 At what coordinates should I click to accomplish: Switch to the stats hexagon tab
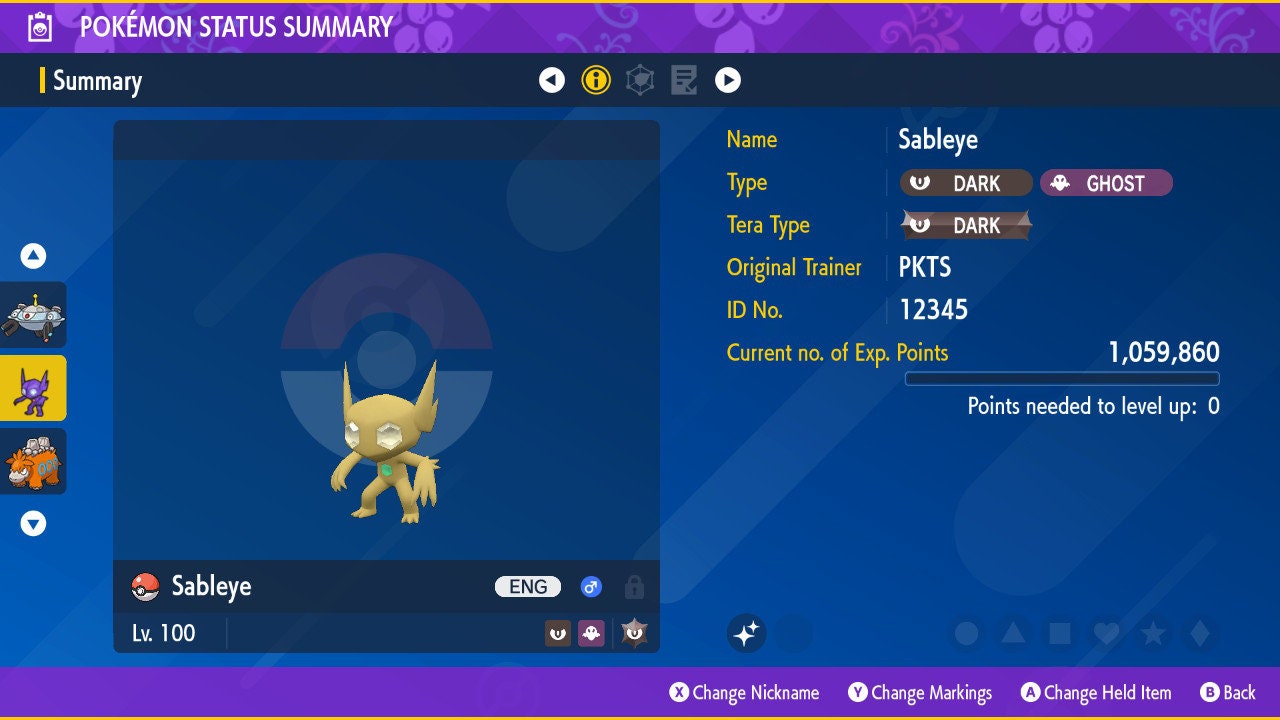[640, 80]
